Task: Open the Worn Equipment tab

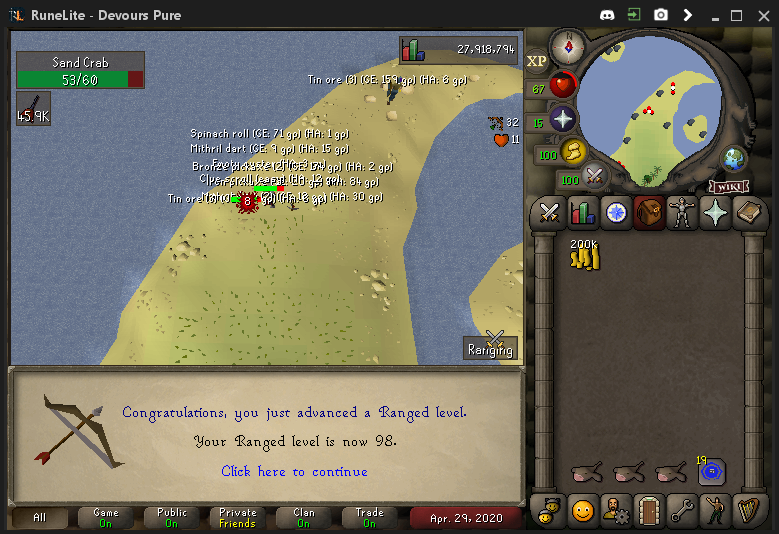Action: (x=682, y=213)
